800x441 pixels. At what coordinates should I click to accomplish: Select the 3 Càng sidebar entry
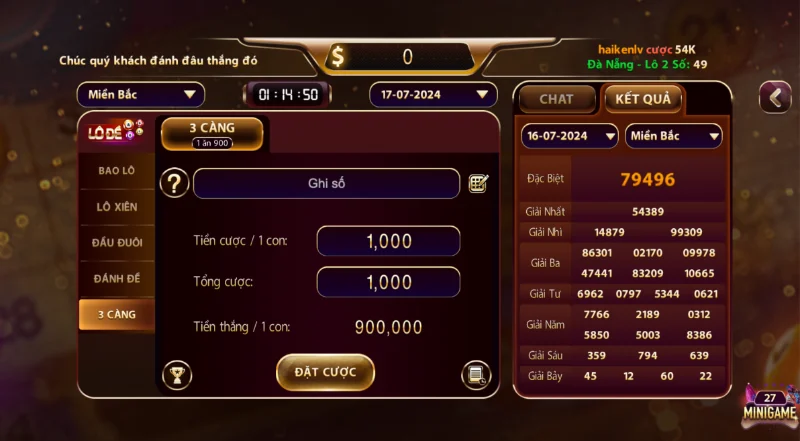pyautogui.click(x=117, y=314)
